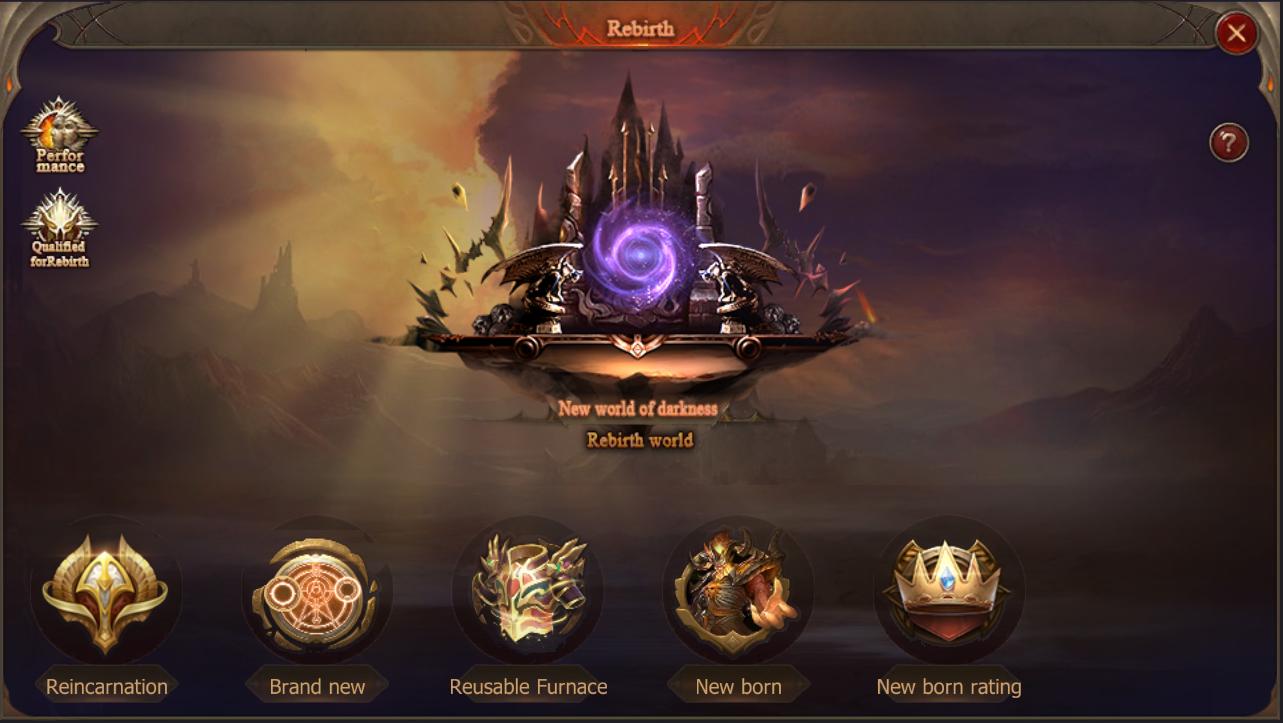
Task: Select the Reincarnation icon
Action: [105, 592]
